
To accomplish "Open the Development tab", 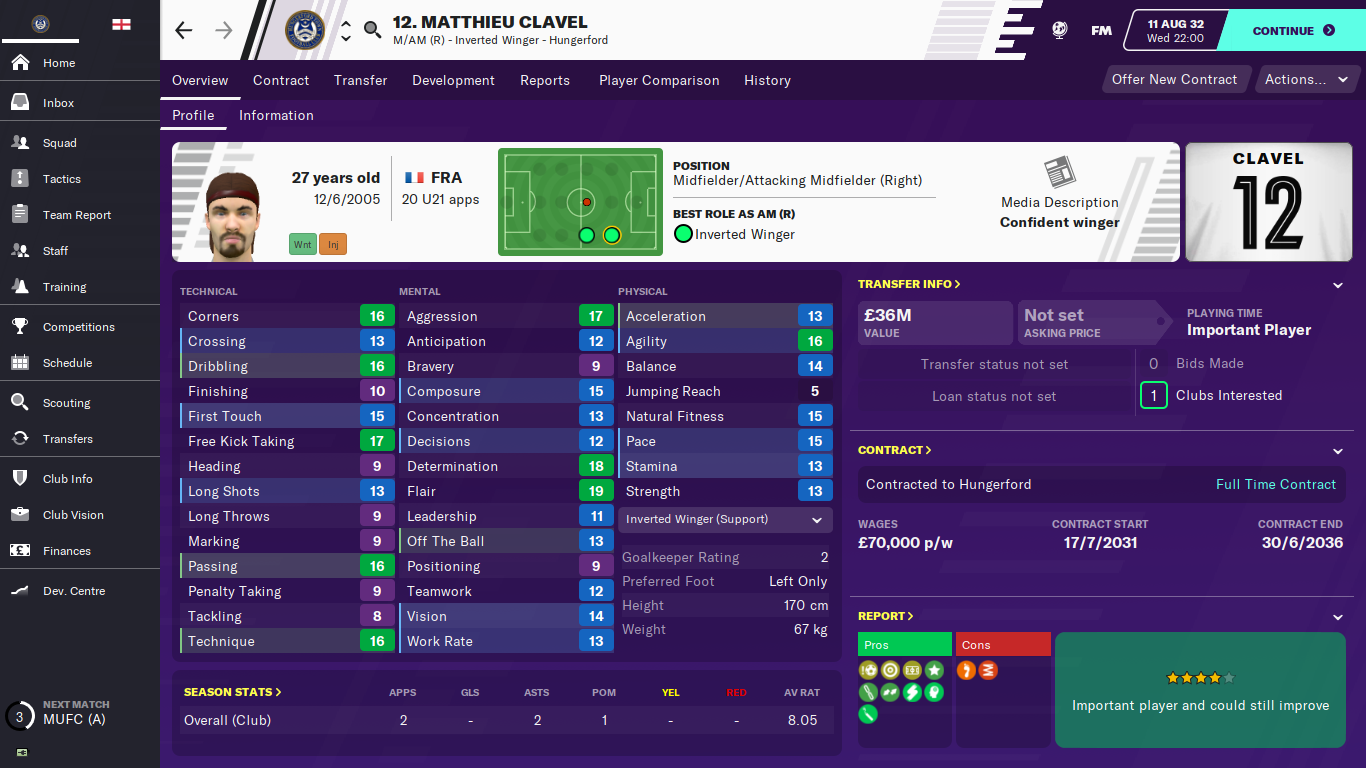I will coord(453,80).
